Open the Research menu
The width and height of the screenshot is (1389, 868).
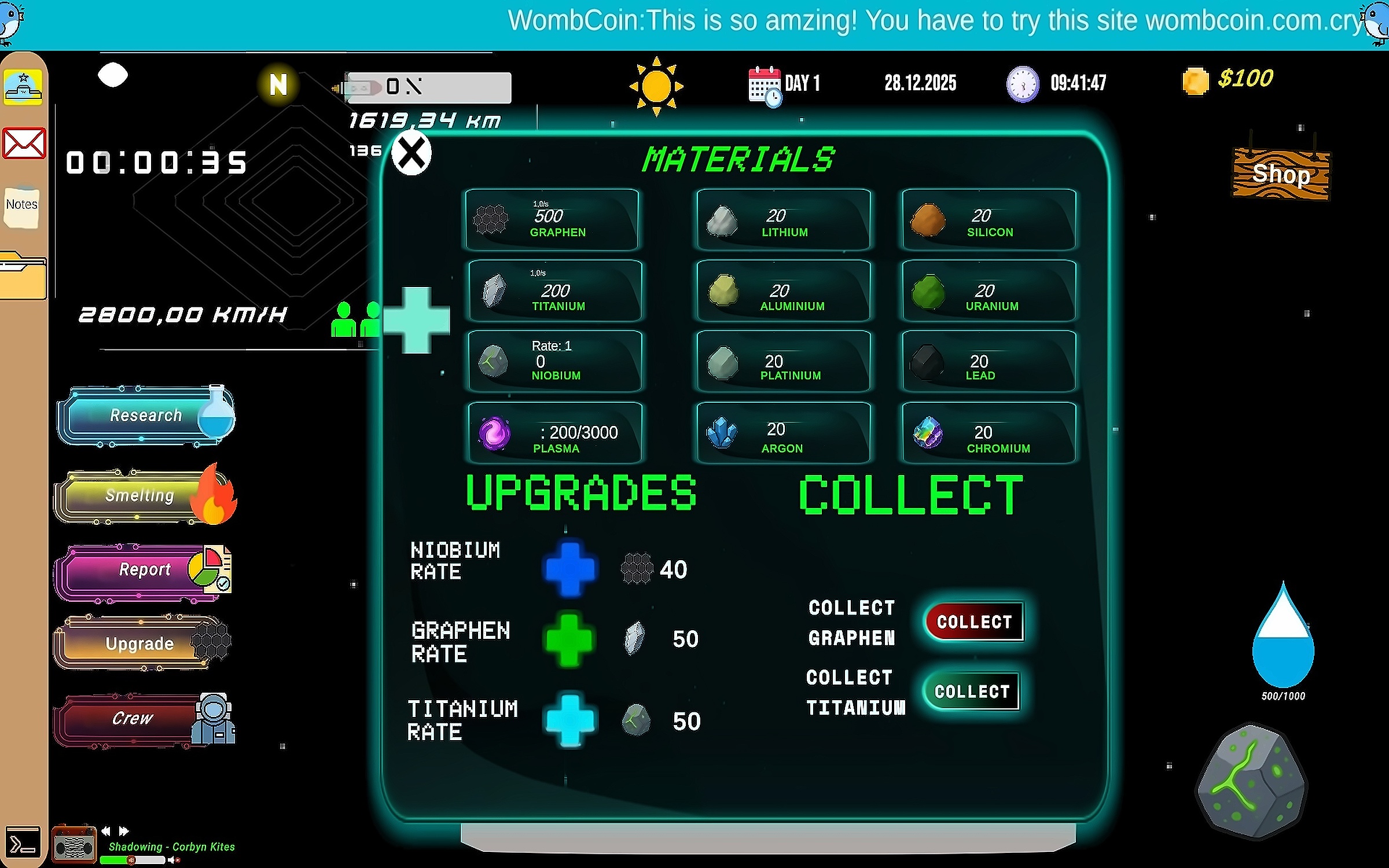click(146, 415)
